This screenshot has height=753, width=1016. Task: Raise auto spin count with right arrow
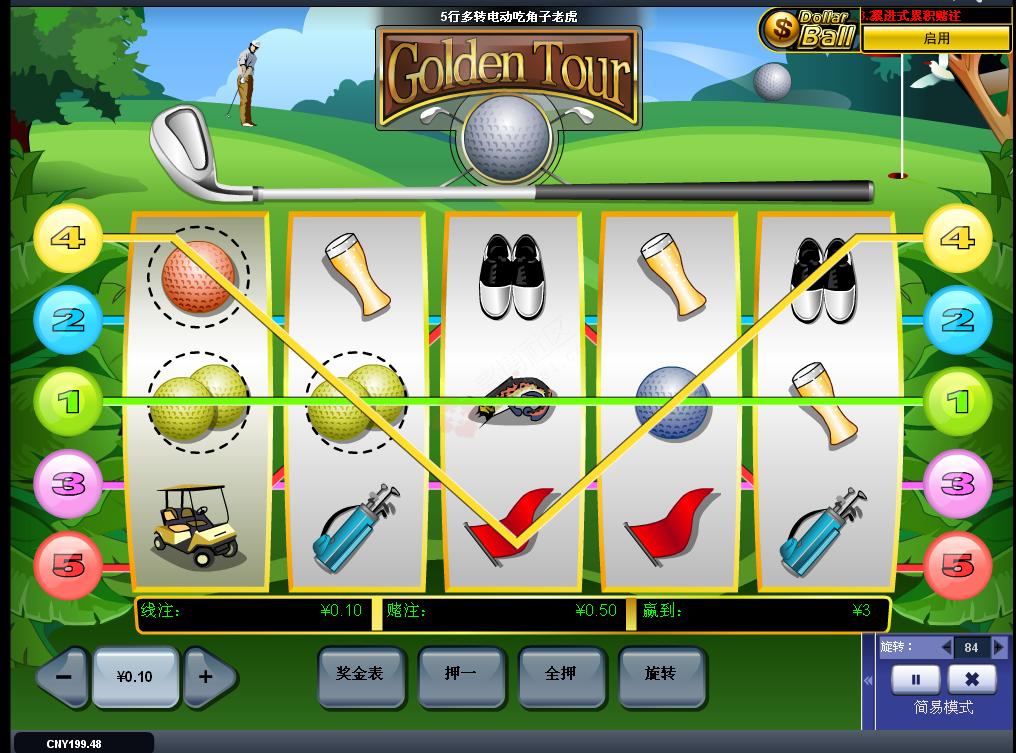pos(997,648)
